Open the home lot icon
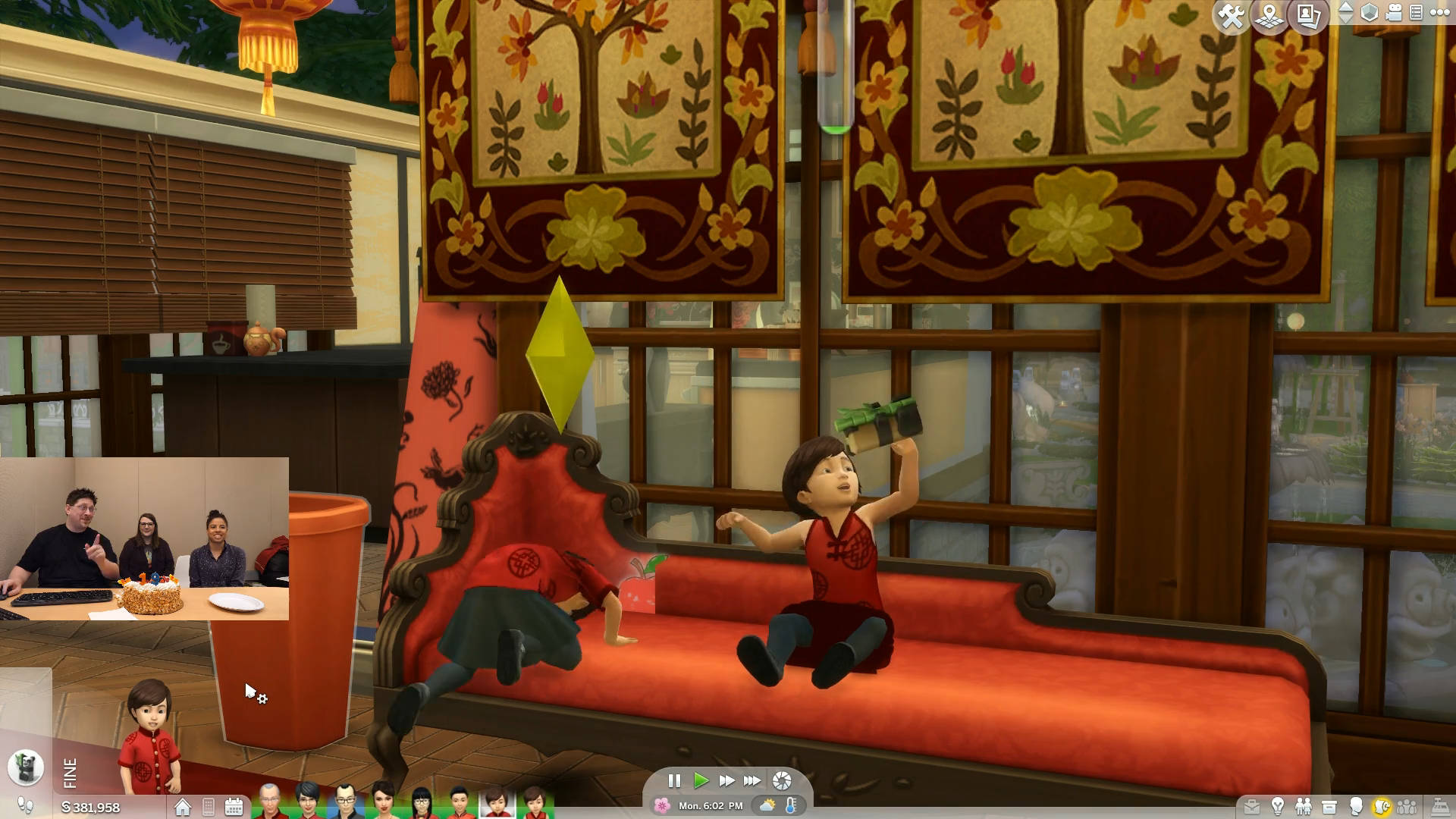1456x819 pixels. pos(183,808)
